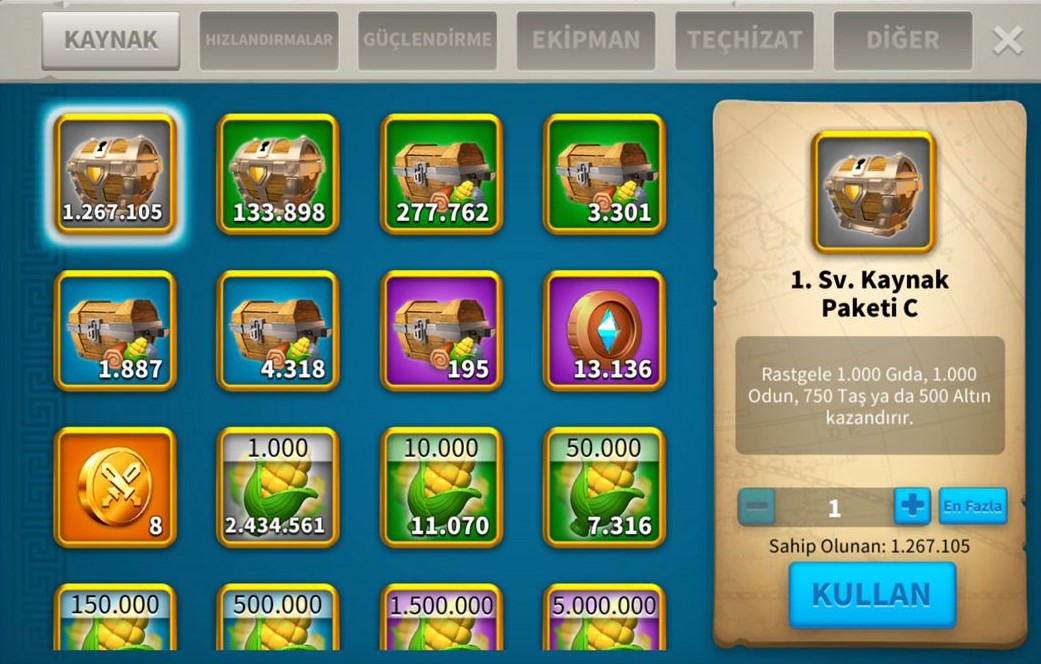The image size is (1041, 664).
Task: Switch to the DİĞER tab
Action: (x=902, y=41)
